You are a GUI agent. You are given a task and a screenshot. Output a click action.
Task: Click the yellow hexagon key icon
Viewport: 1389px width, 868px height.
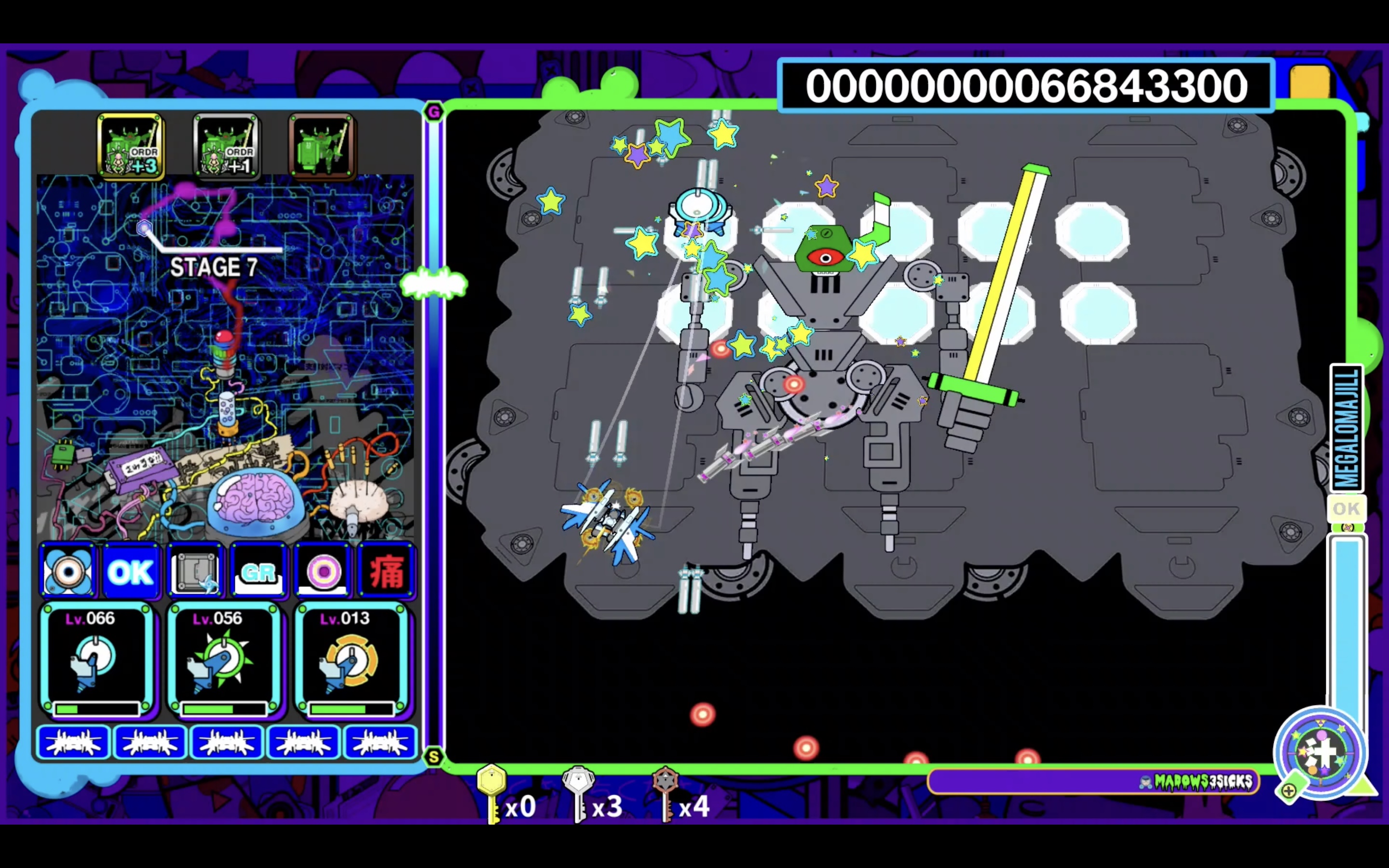click(x=492, y=793)
